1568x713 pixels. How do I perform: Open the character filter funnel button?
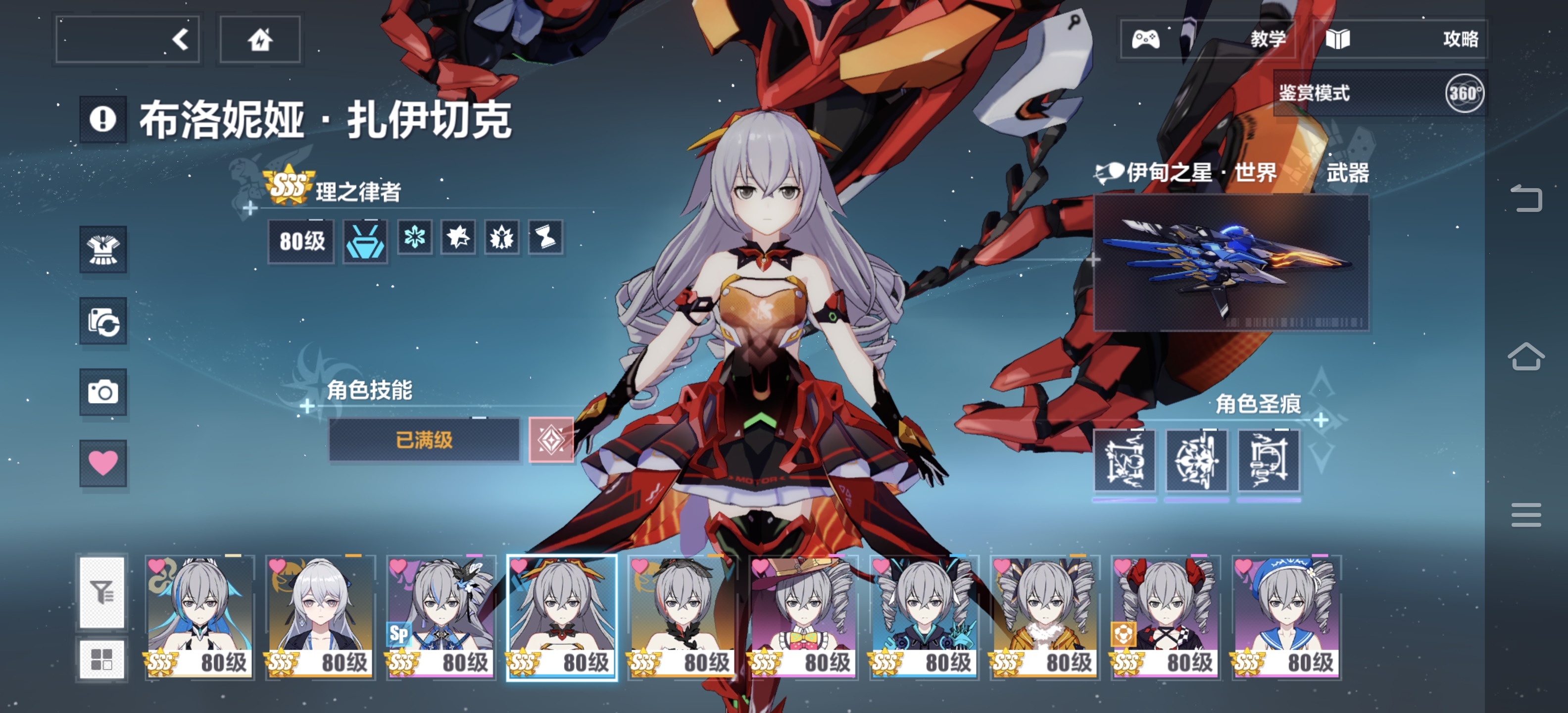pyautogui.click(x=102, y=592)
